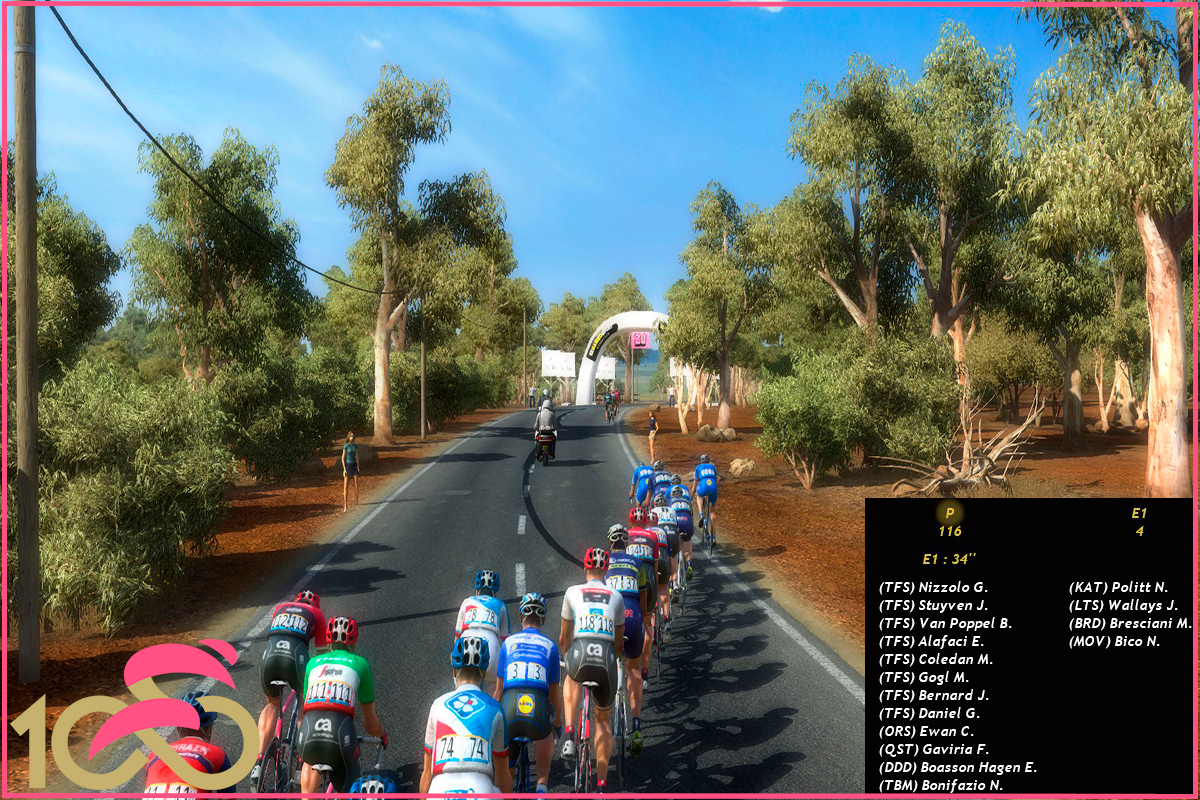Select breakaway rider Politt N.
The height and width of the screenshot is (800, 1200).
pos(1118,588)
